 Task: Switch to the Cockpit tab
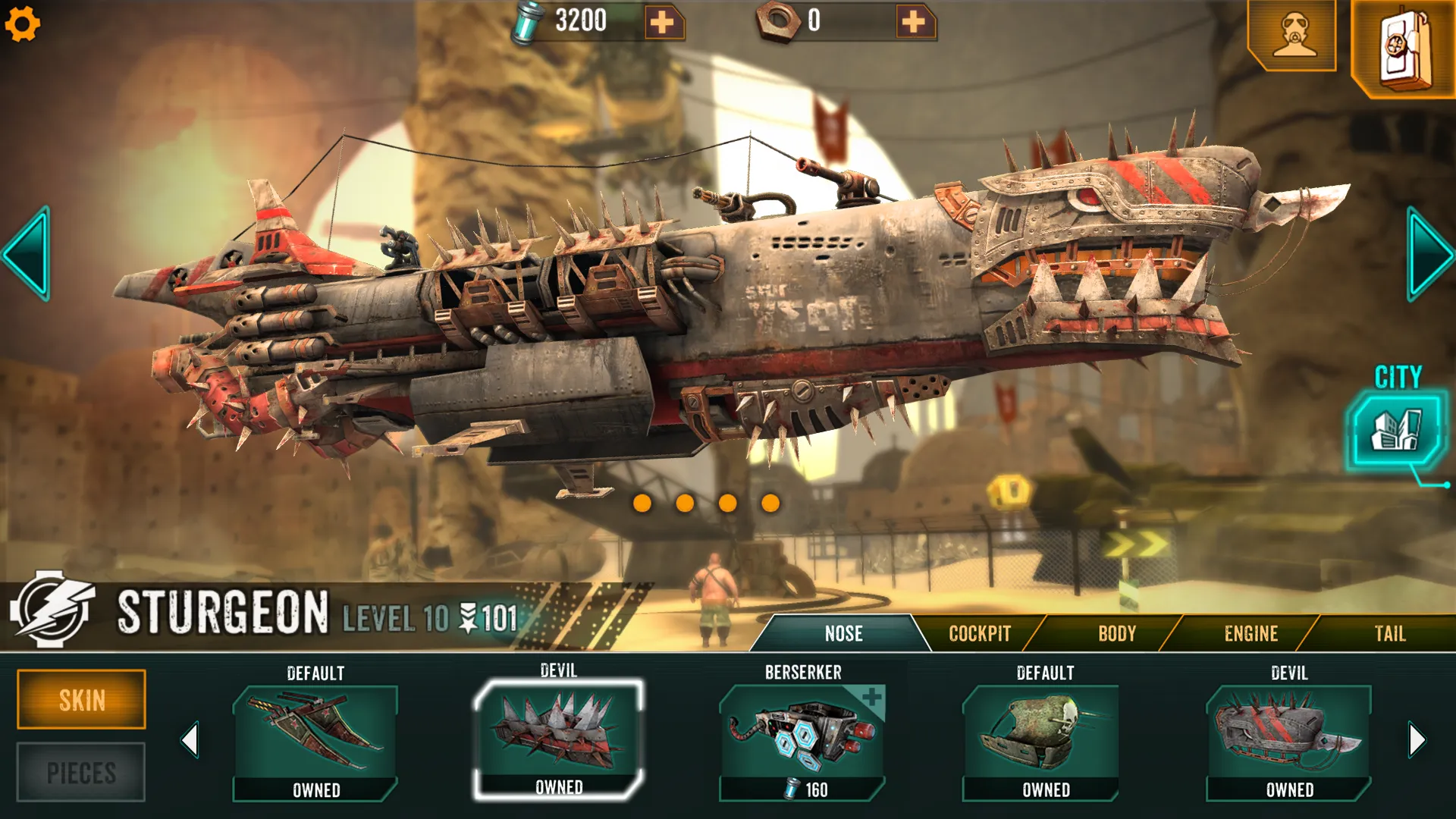point(980,634)
